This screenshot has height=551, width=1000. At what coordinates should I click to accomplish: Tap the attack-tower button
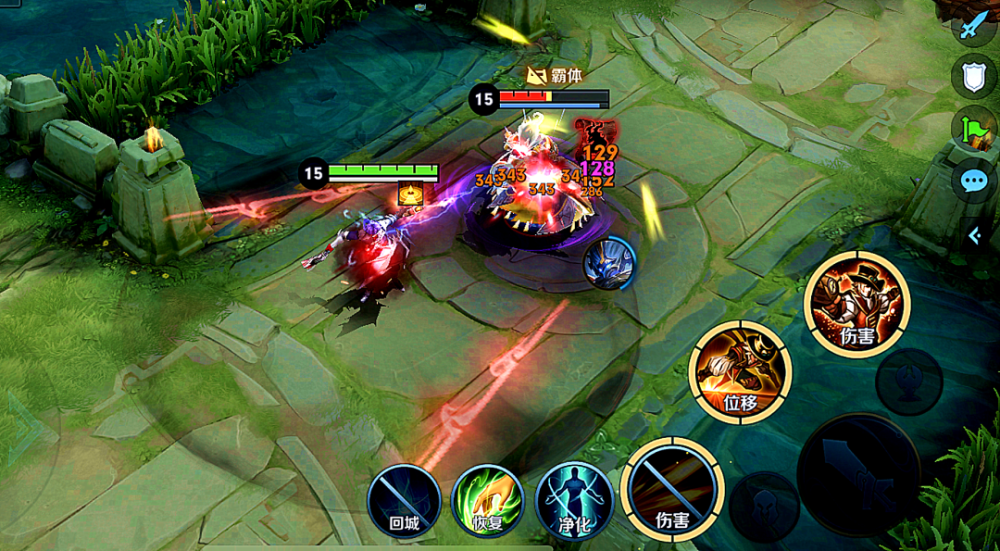(909, 381)
